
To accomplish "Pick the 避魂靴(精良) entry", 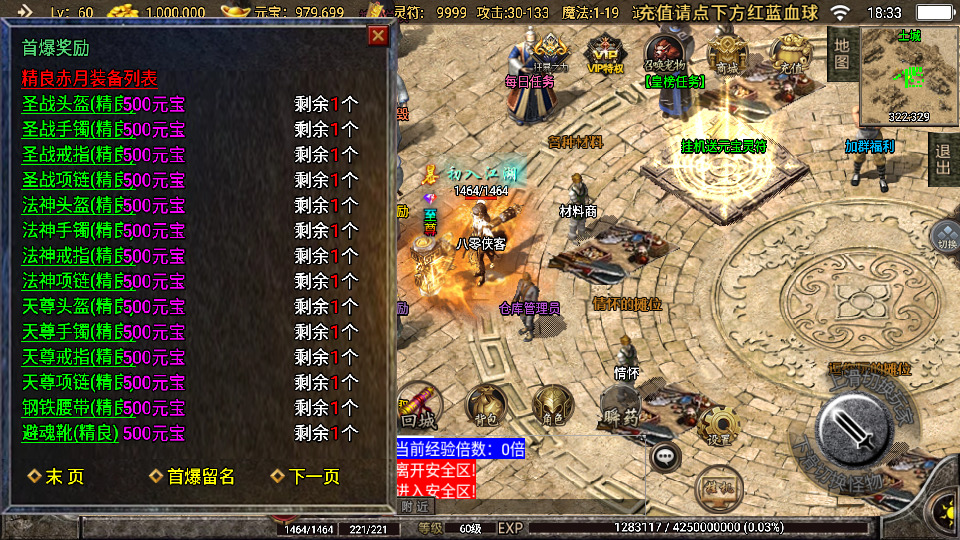I will (x=70, y=433).
